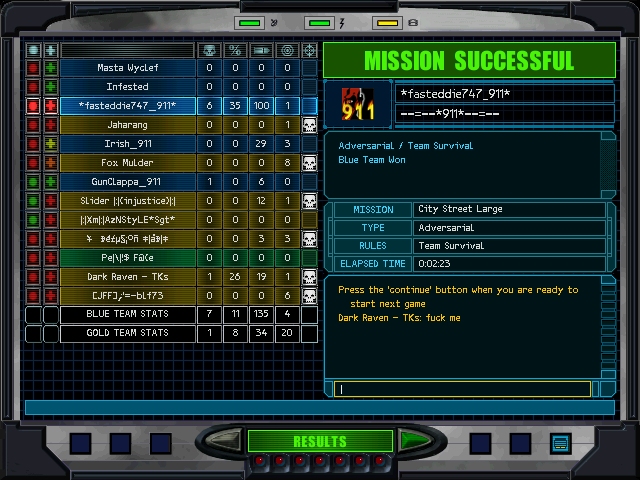The image size is (640, 480).
Task: Select player Dark Raven - TKs
Action: click(127, 277)
